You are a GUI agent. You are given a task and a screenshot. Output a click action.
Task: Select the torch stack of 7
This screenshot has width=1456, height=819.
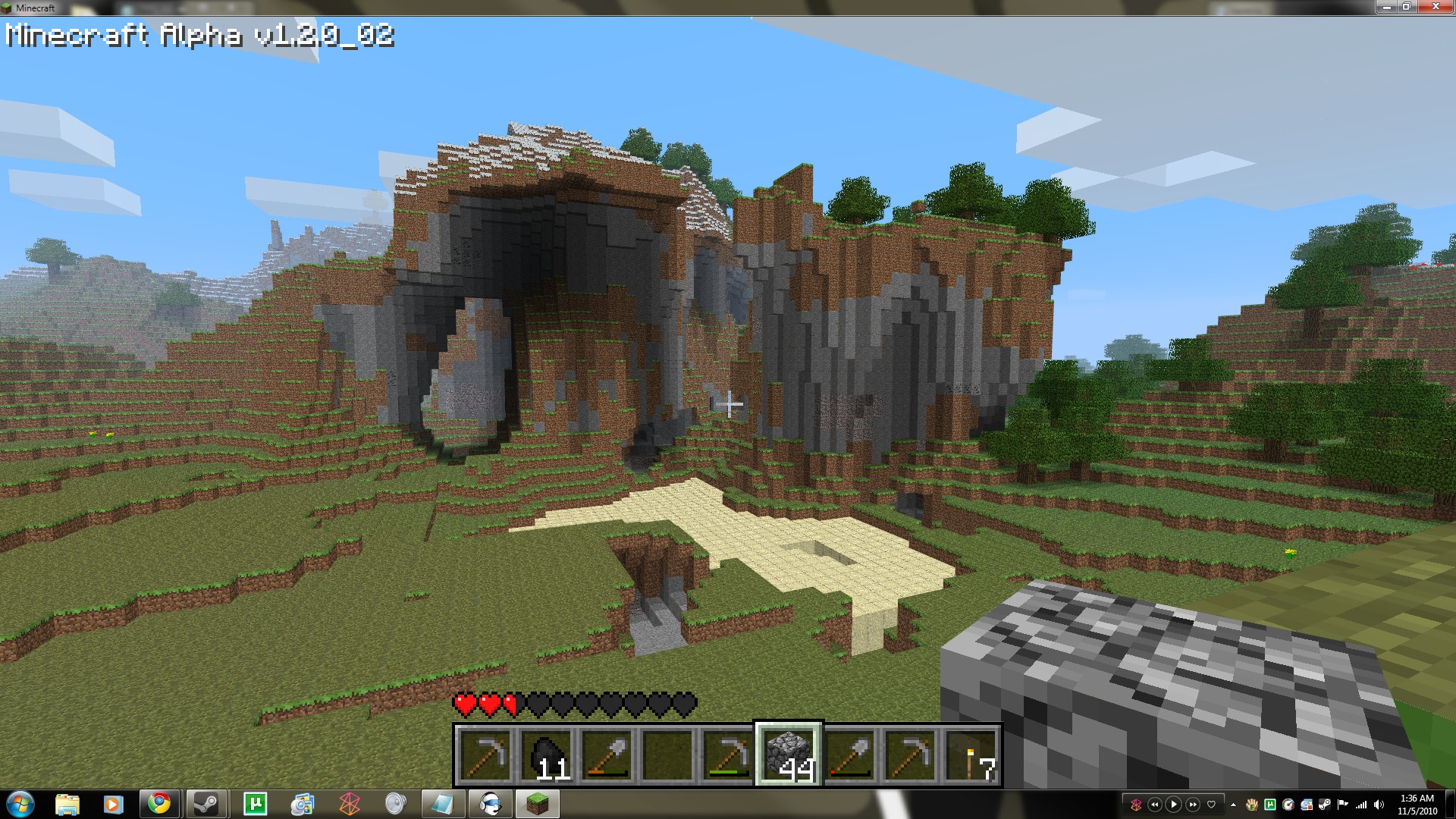971,755
